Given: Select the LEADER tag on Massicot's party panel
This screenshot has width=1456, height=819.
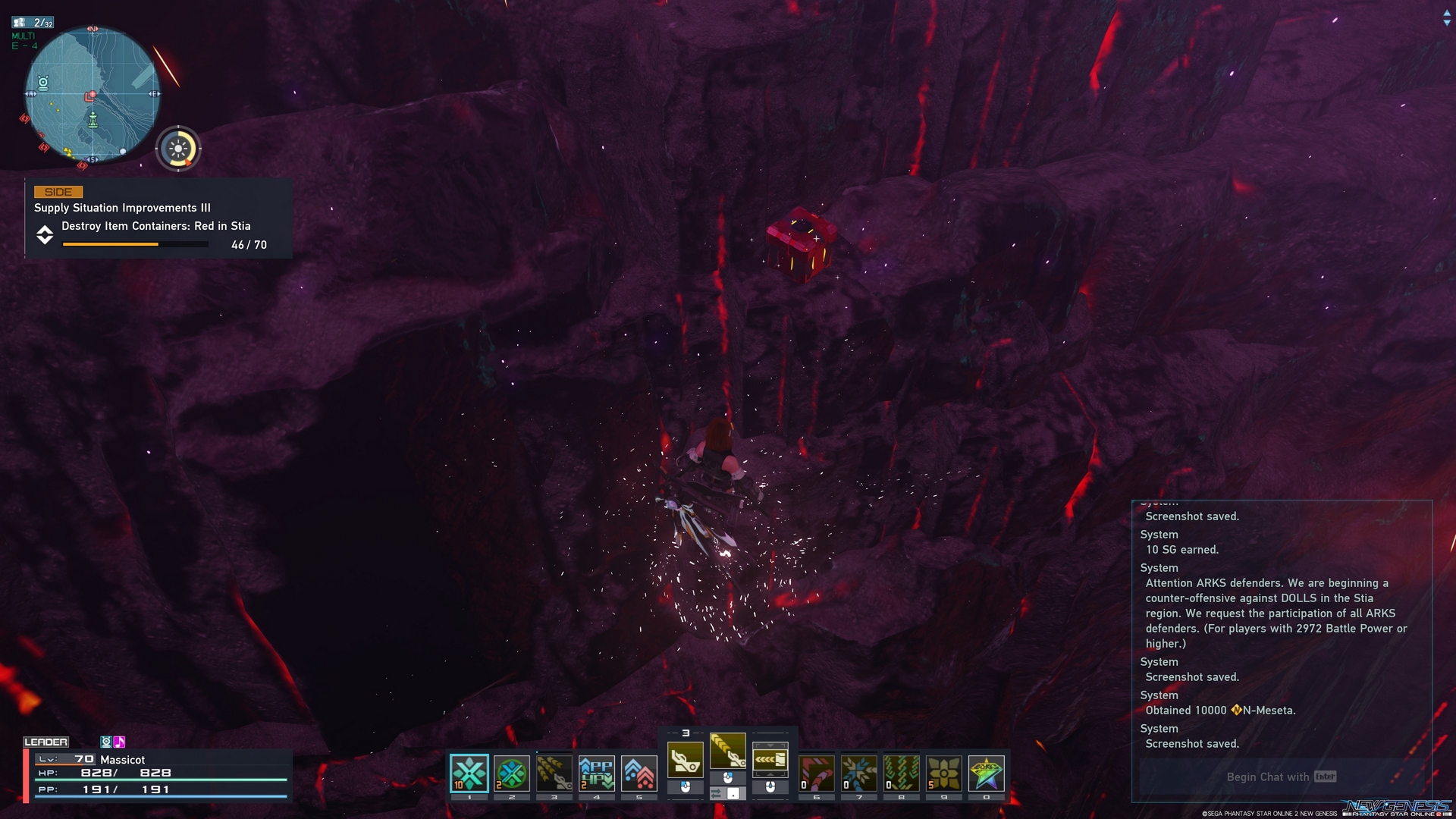Looking at the screenshot, I should click(47, 741).
